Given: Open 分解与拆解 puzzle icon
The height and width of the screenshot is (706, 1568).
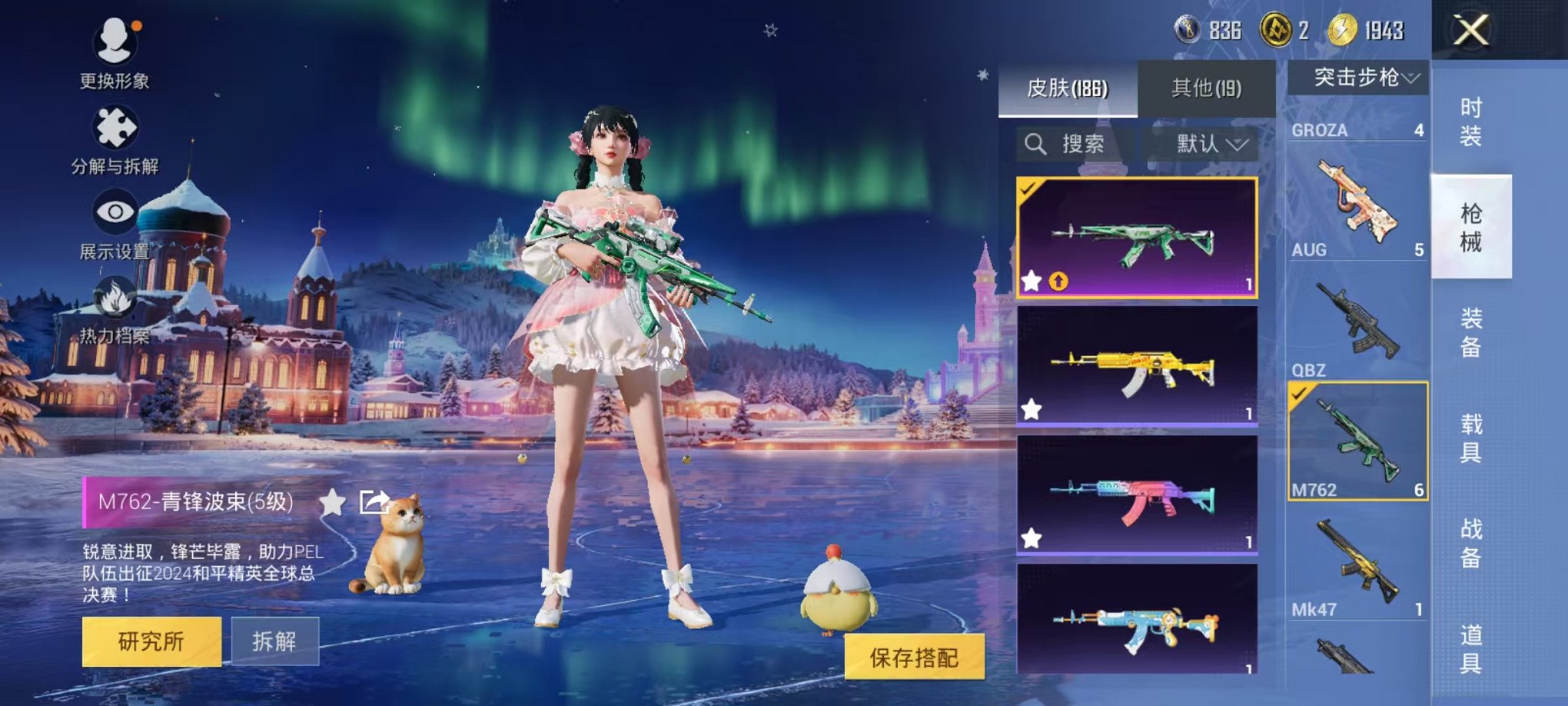Looking at the screenshot, I should [115, 129].
